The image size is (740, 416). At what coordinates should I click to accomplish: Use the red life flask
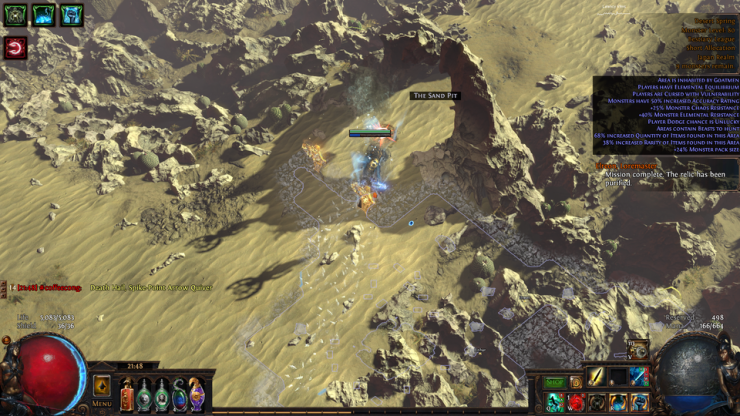(127, 393)
